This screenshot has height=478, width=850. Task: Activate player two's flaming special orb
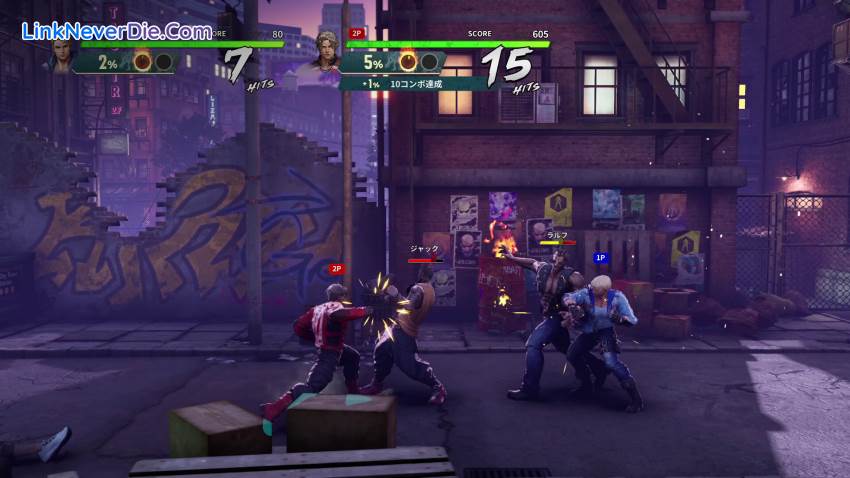coord(409,62)
